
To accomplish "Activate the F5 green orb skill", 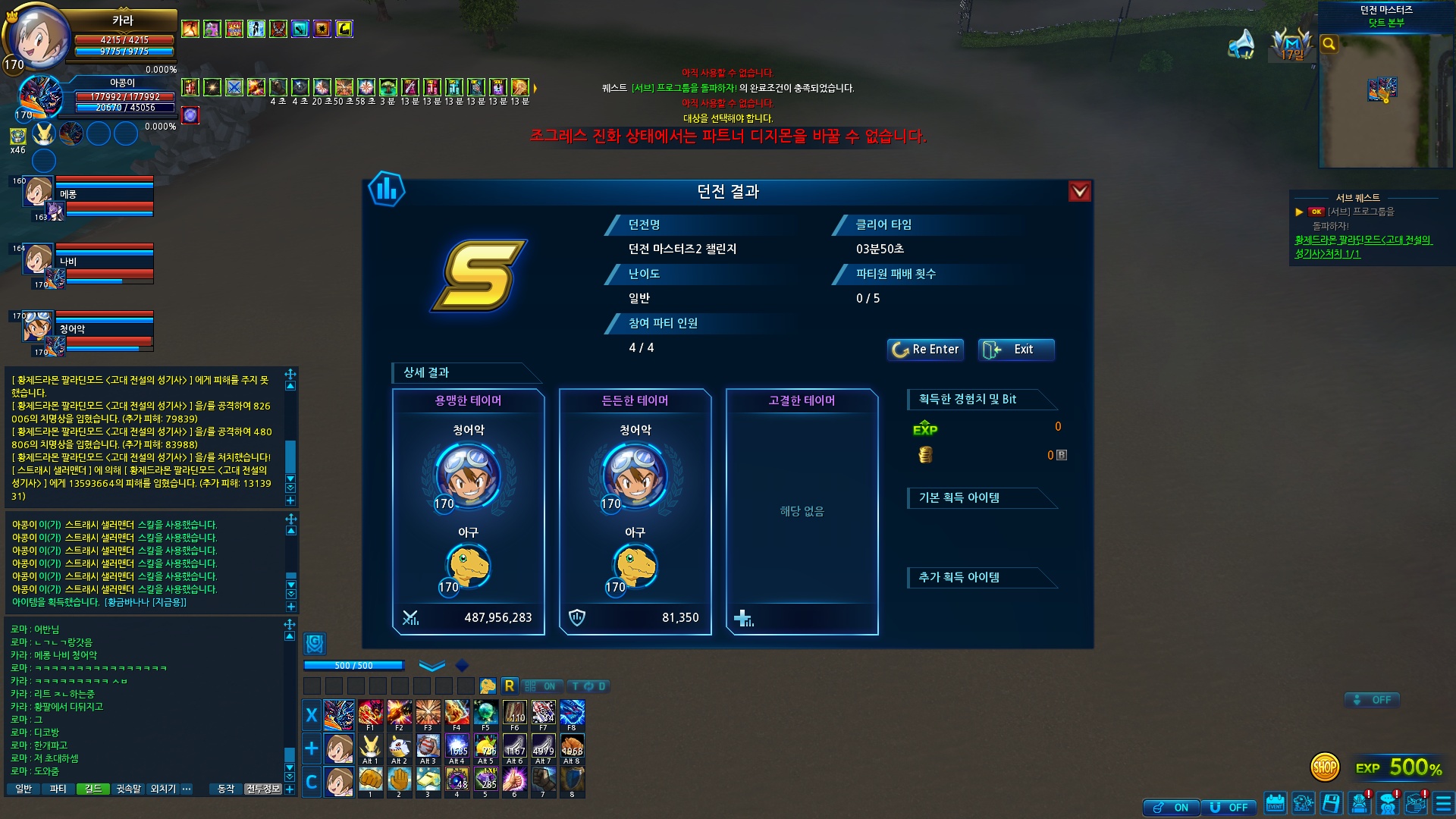I will click(x=485, y=714).
